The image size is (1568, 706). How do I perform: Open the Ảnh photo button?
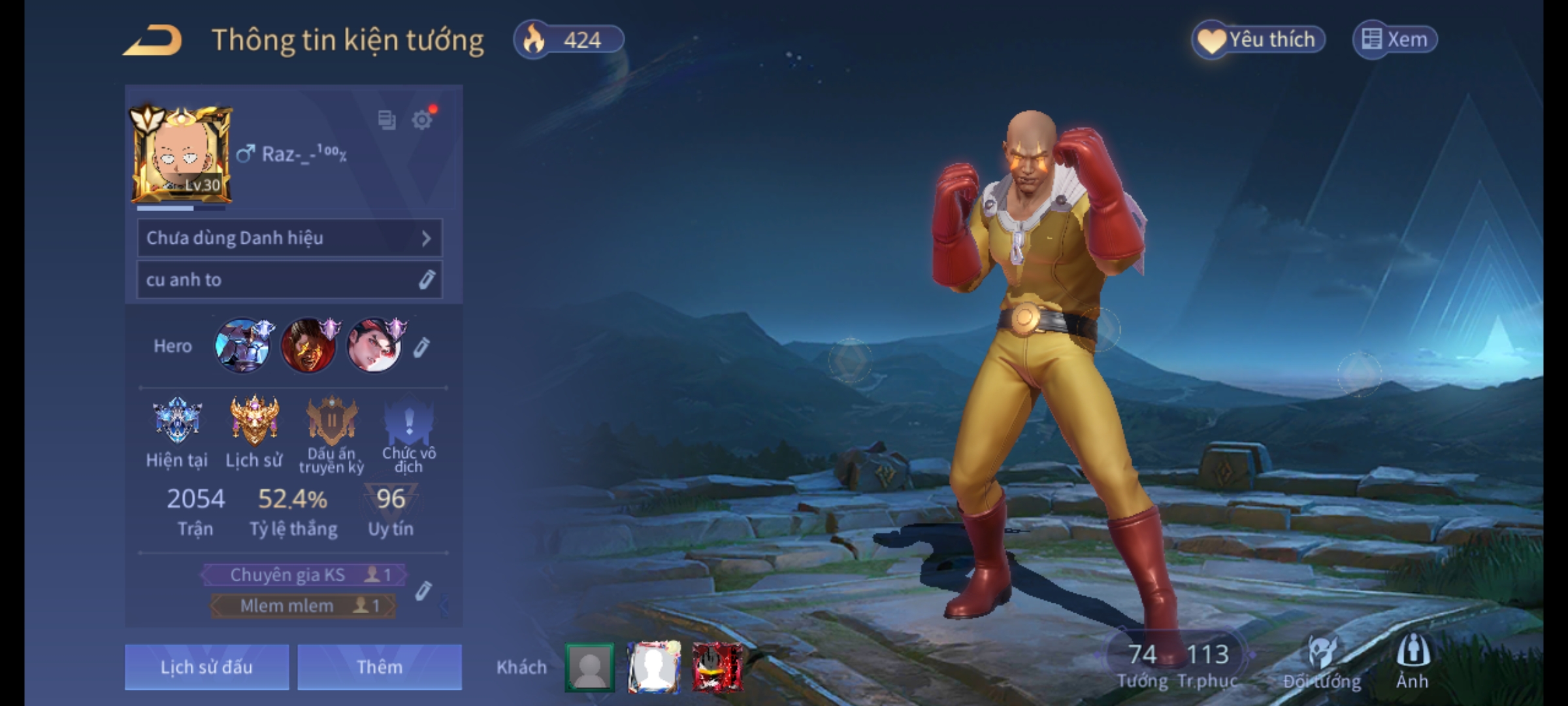(1413, 662)
